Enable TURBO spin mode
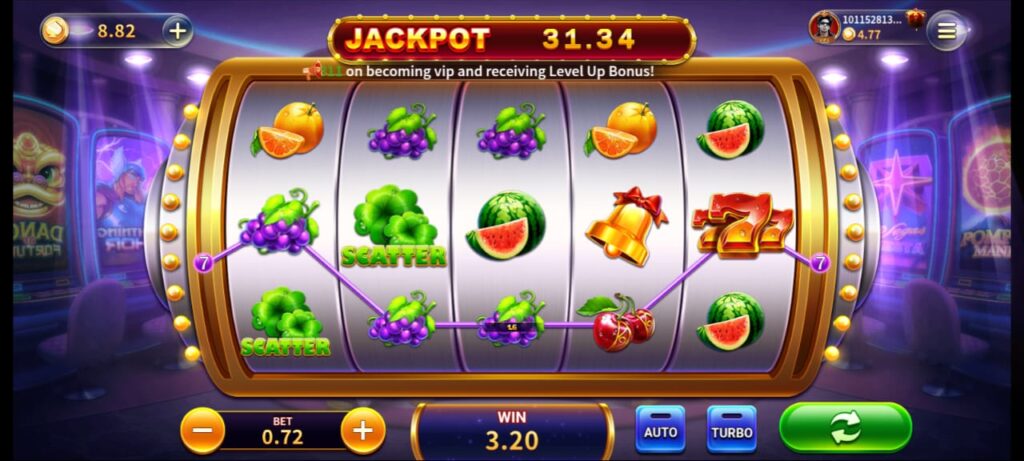Screen dimensions: 1024x461 tap(731, 430)
